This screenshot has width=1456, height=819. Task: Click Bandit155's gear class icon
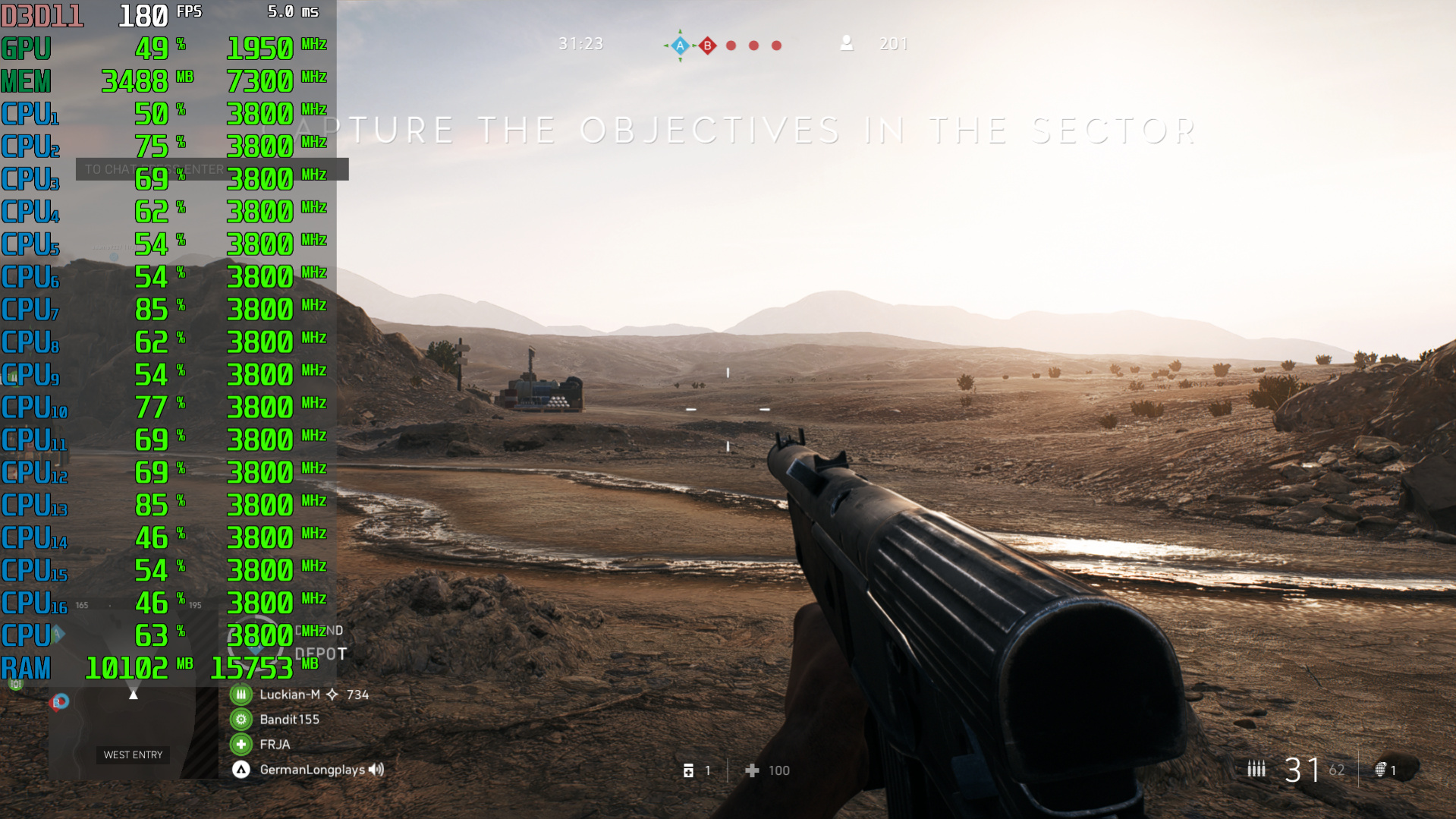241,719
